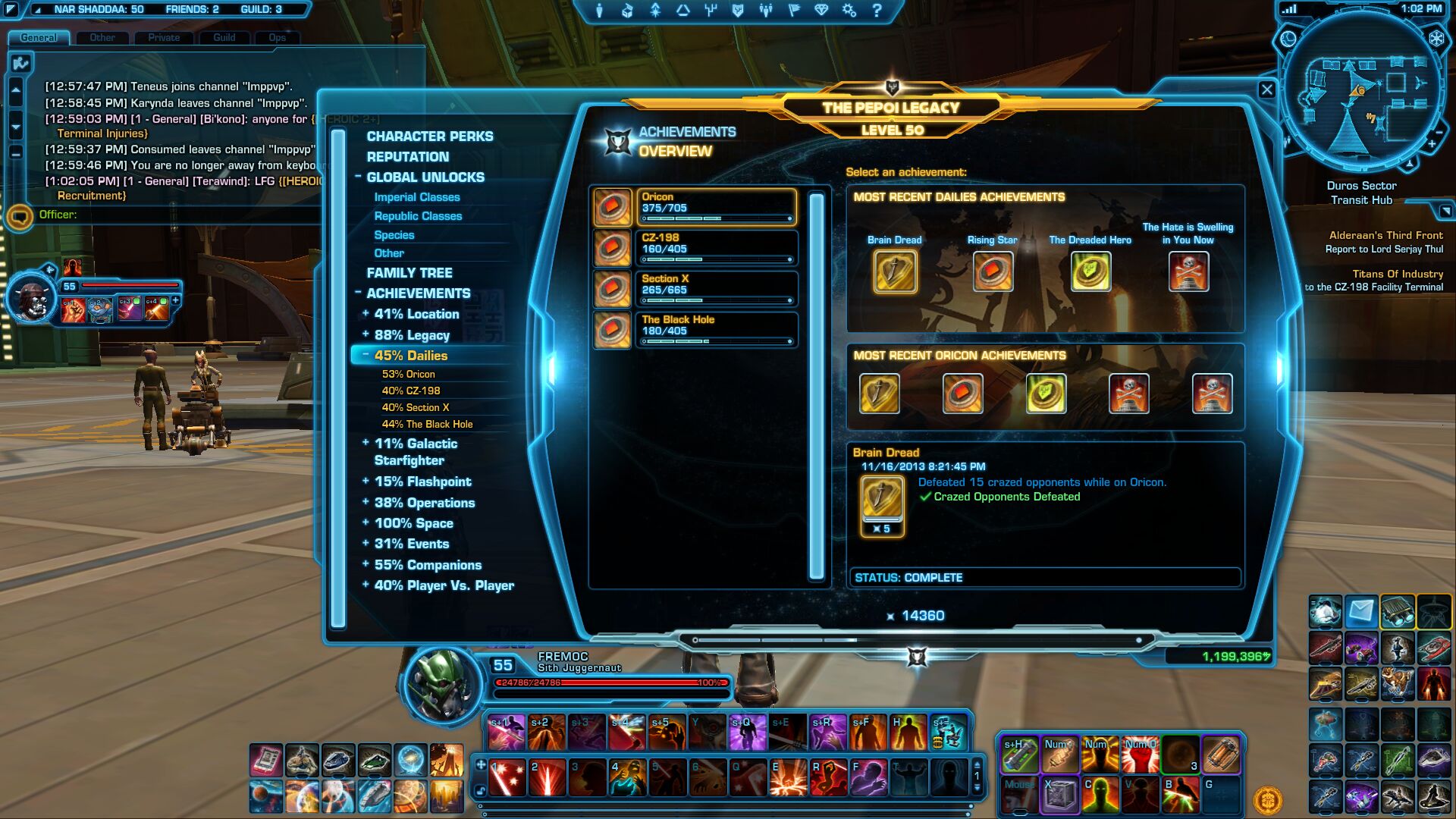Open the Character Perks section
This screenshot has height=819, width=1456.
pyautogui.click(x=429, y=136)
